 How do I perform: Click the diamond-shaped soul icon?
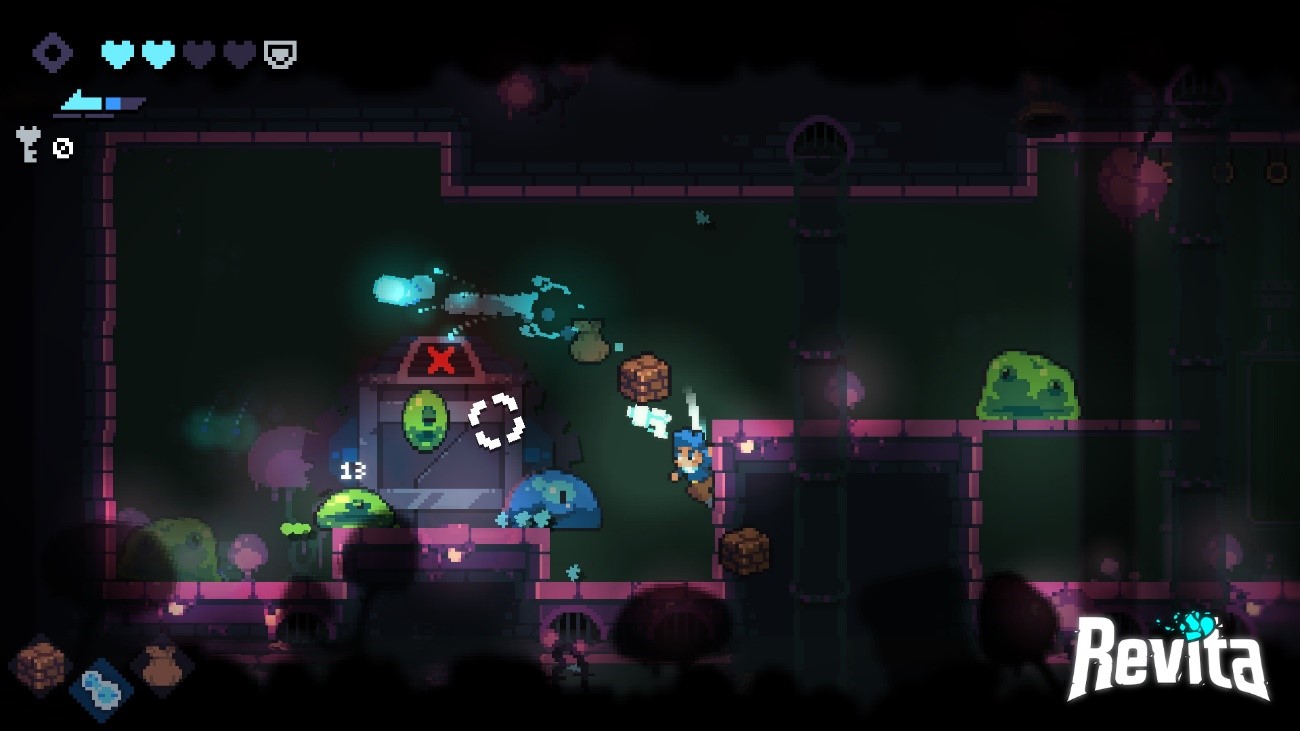(52, 53)
